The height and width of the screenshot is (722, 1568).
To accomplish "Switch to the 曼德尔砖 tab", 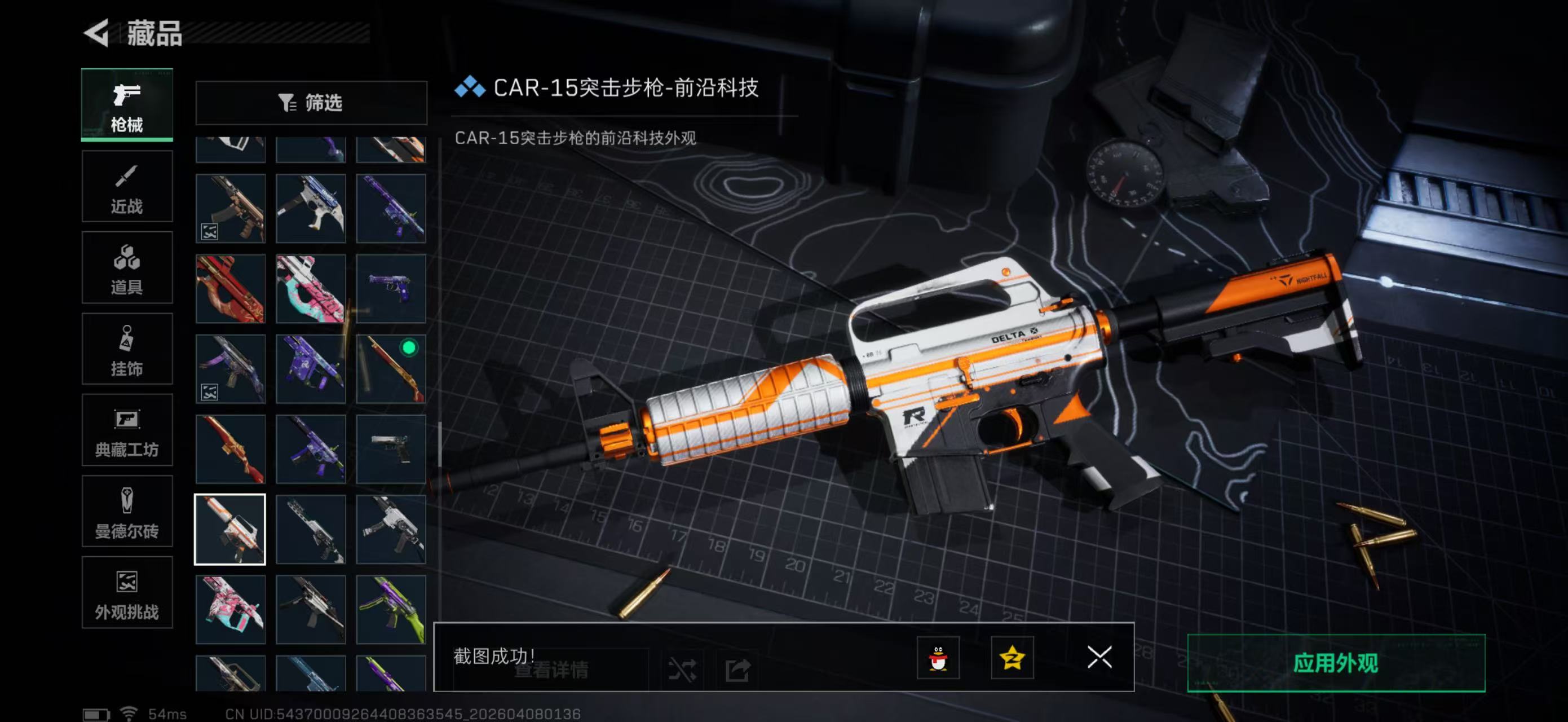I will (x=127, y=512).
